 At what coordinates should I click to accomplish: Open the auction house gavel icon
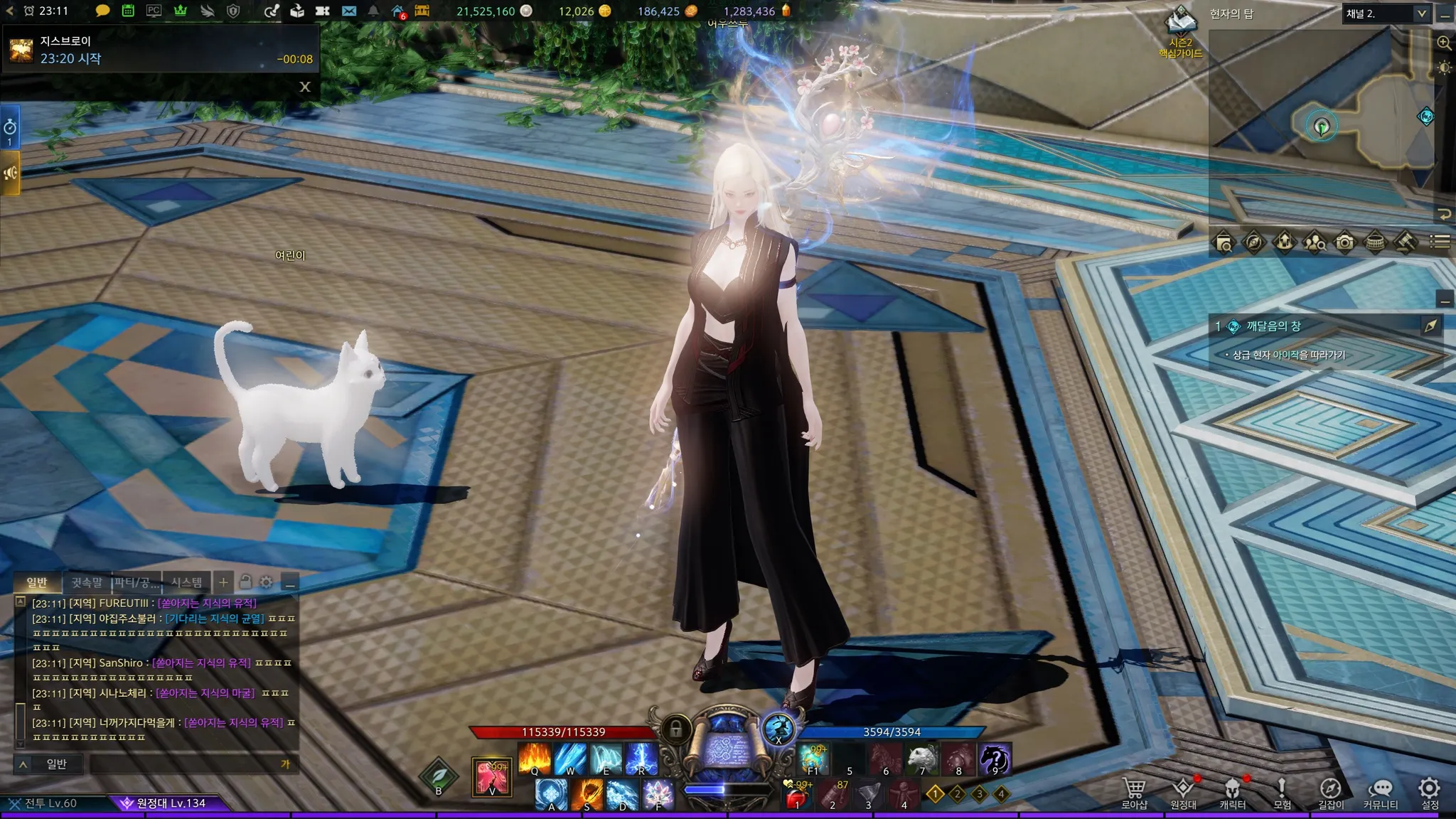(x=1405, y=242)
